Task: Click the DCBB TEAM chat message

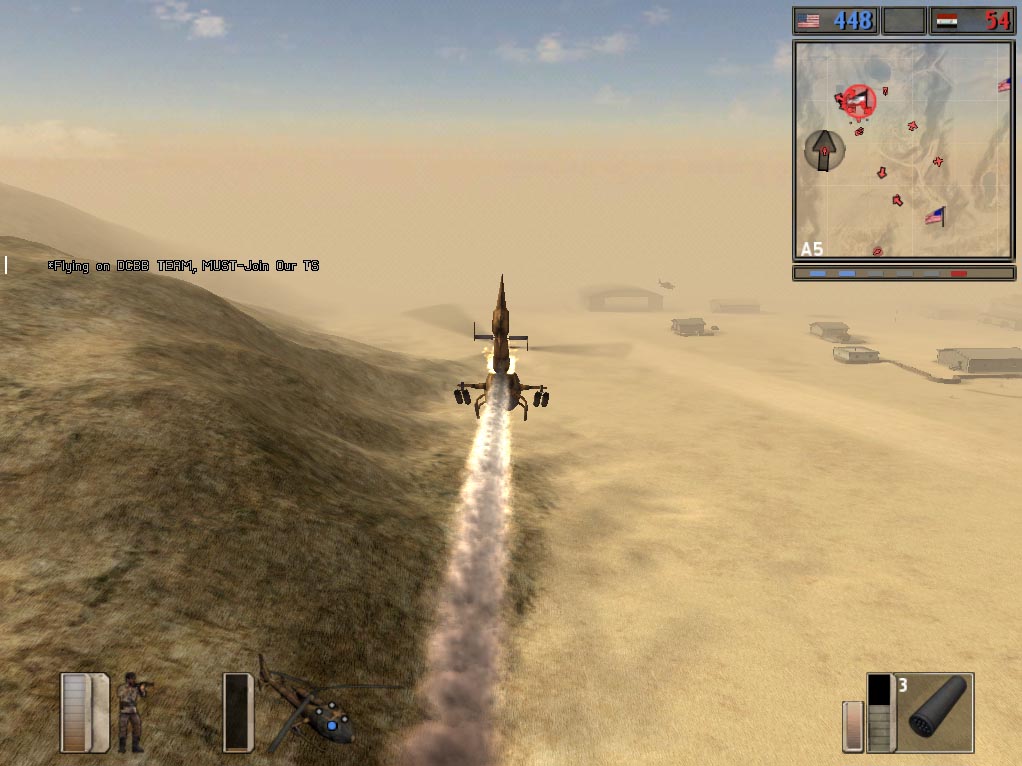Action: pyautogui.click(x=184, y=266)
